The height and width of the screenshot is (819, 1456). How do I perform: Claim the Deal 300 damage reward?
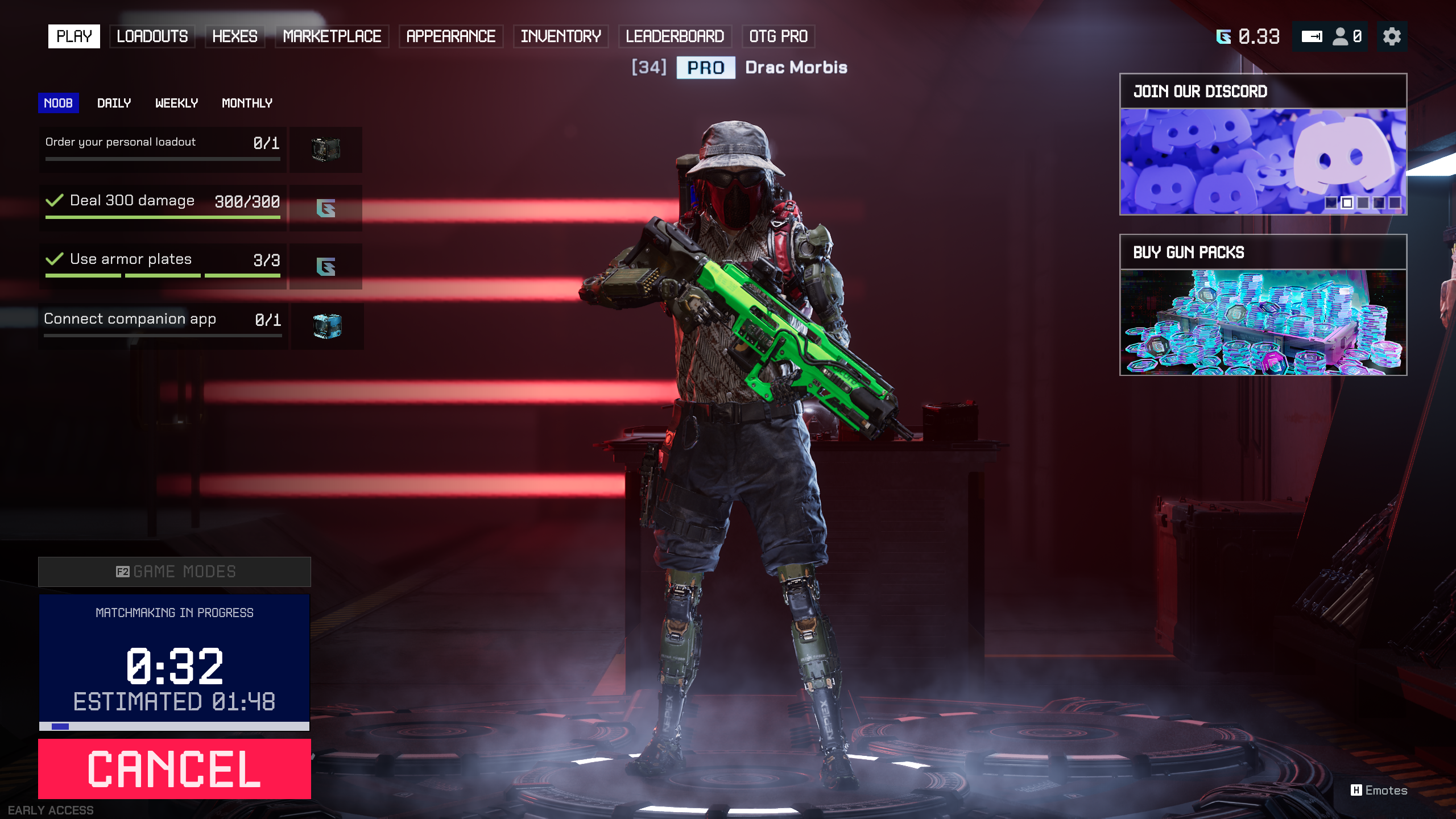click(x=326, y=208)
